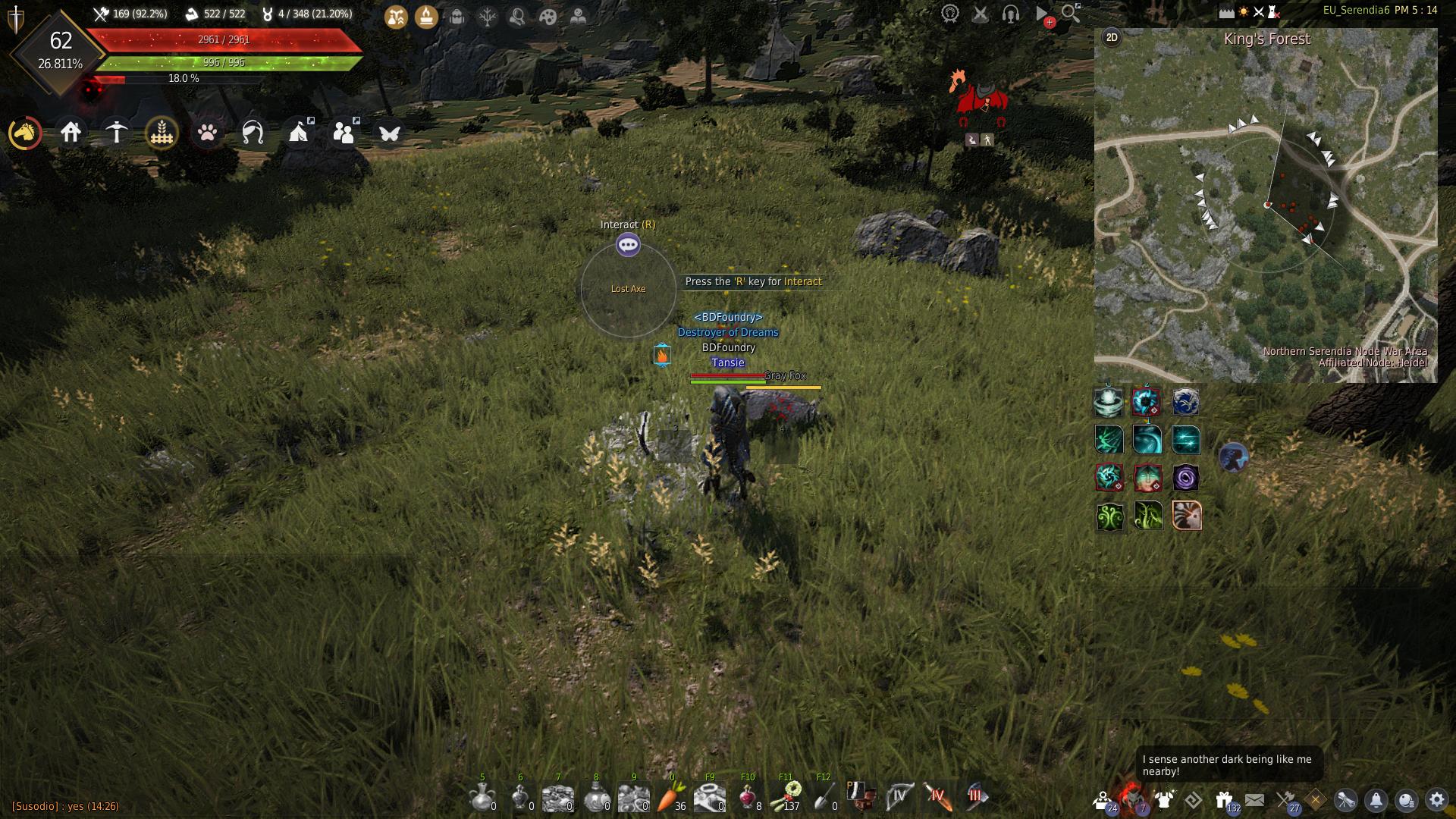Toggle the minimap 2D view button

[x=1112, y=38]
